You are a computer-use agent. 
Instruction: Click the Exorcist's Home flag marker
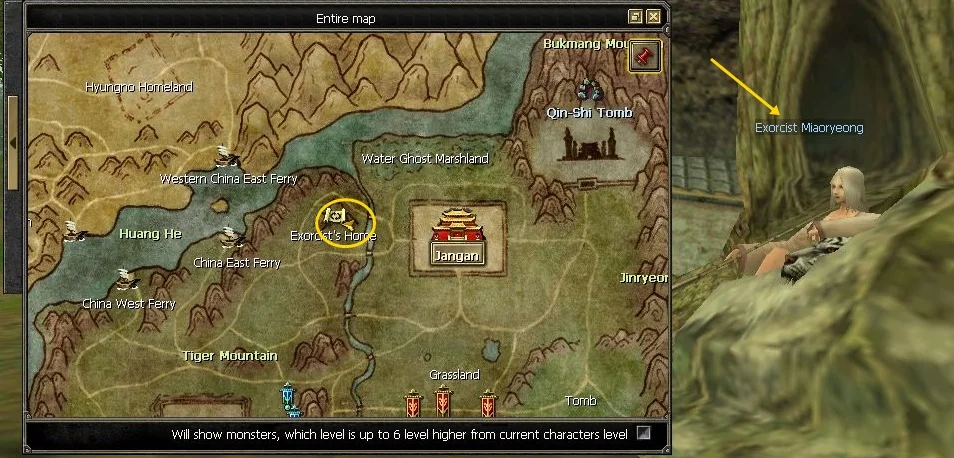pos(337,215)
